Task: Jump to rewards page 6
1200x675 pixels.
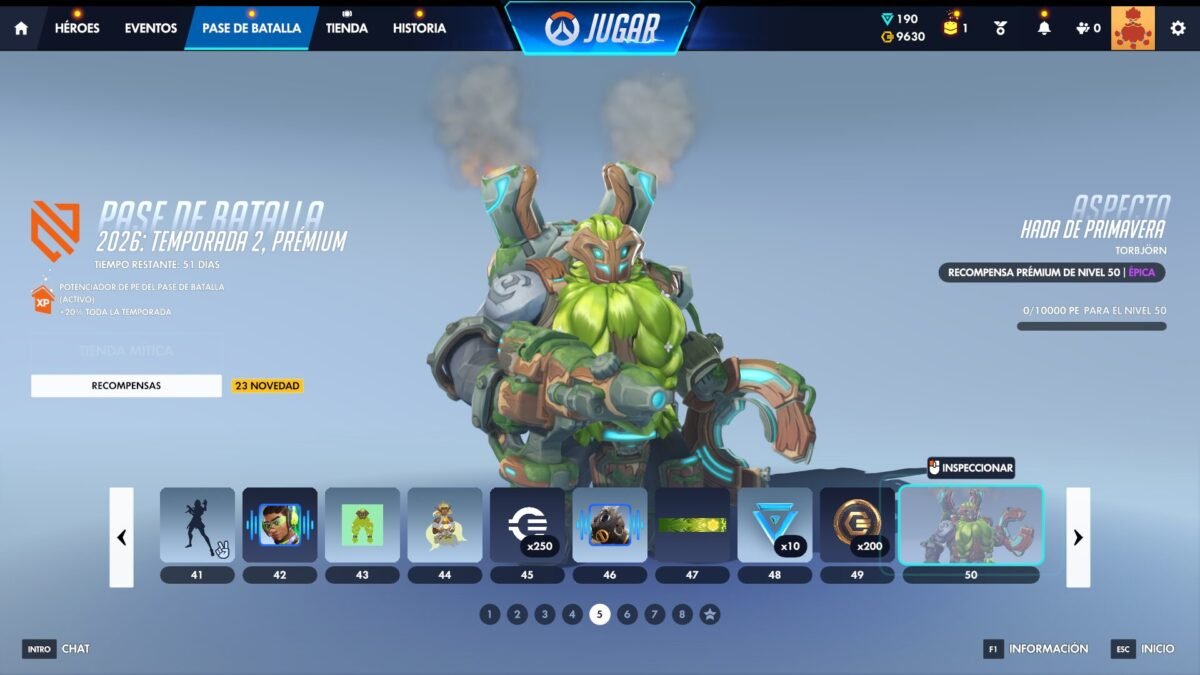Action: point(627,614)
